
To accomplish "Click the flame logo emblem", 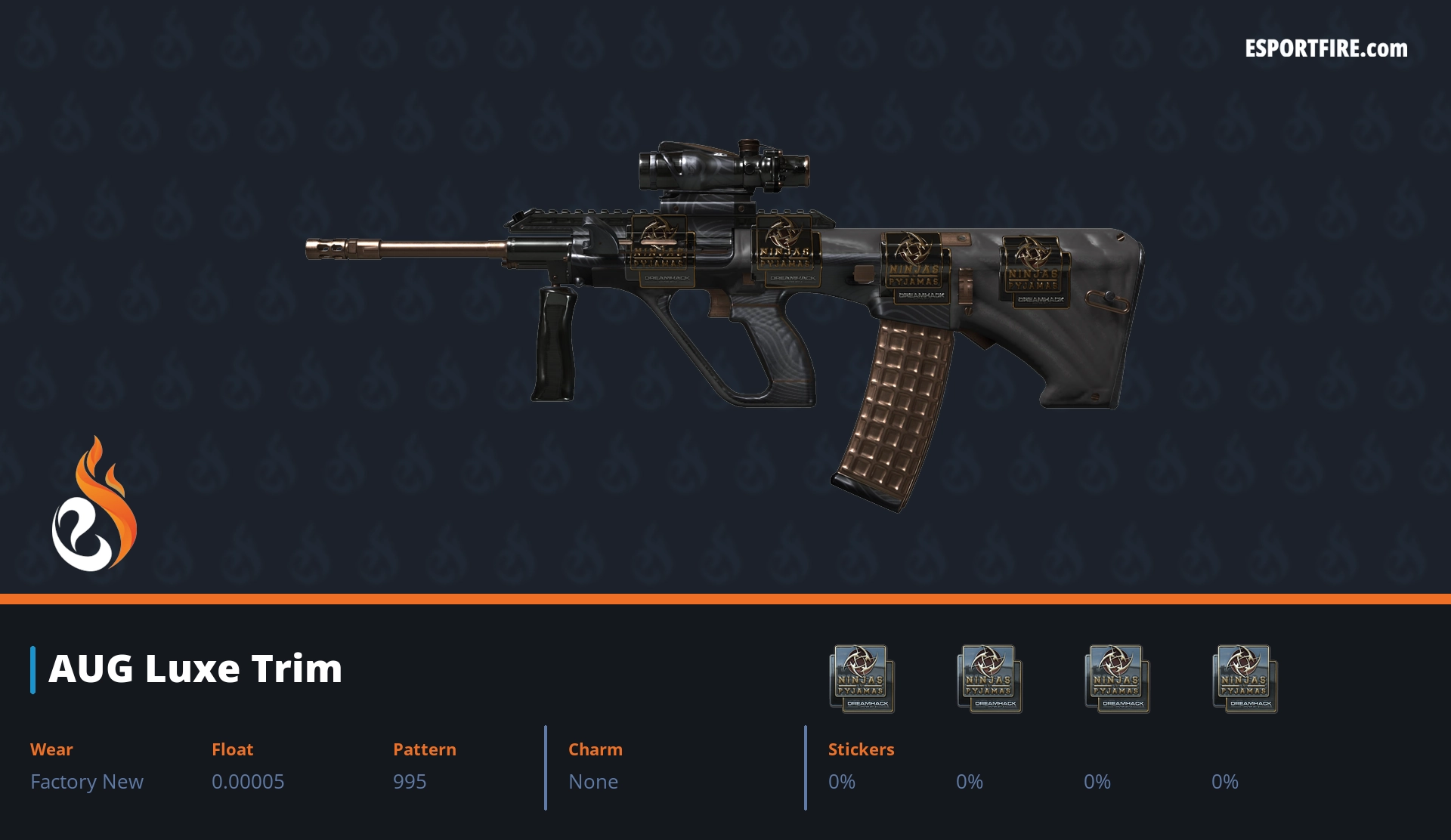I will [94, 505].
